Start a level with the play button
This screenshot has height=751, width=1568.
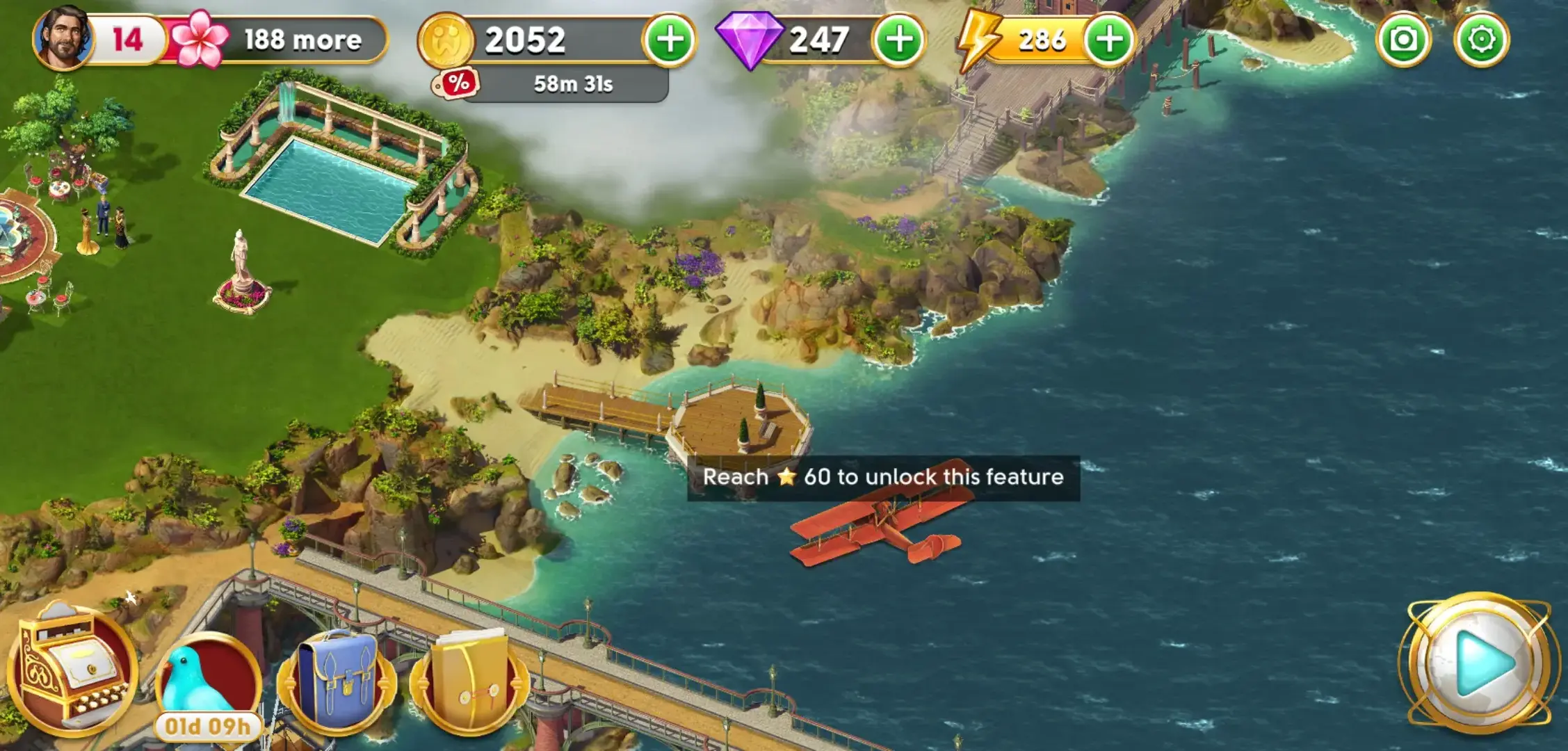1480,663
